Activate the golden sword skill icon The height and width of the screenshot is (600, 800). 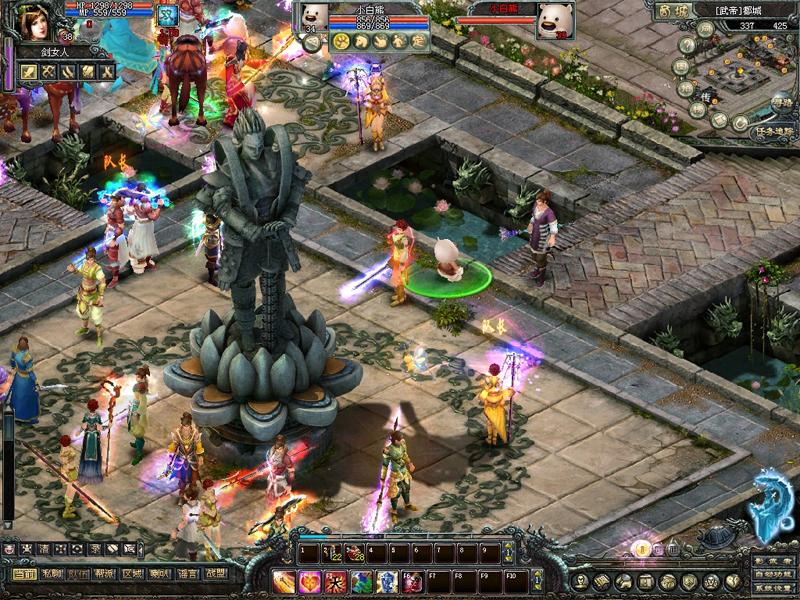point(284,581)
